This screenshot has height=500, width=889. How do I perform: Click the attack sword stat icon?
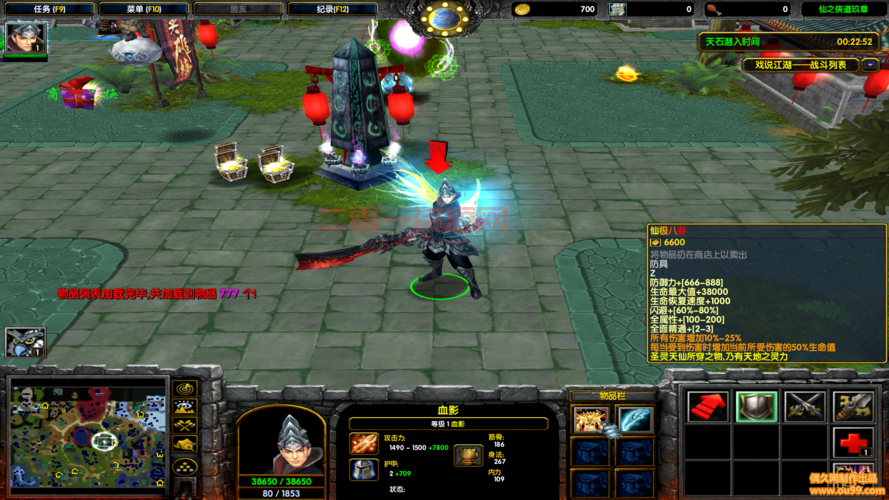[364, 443]
